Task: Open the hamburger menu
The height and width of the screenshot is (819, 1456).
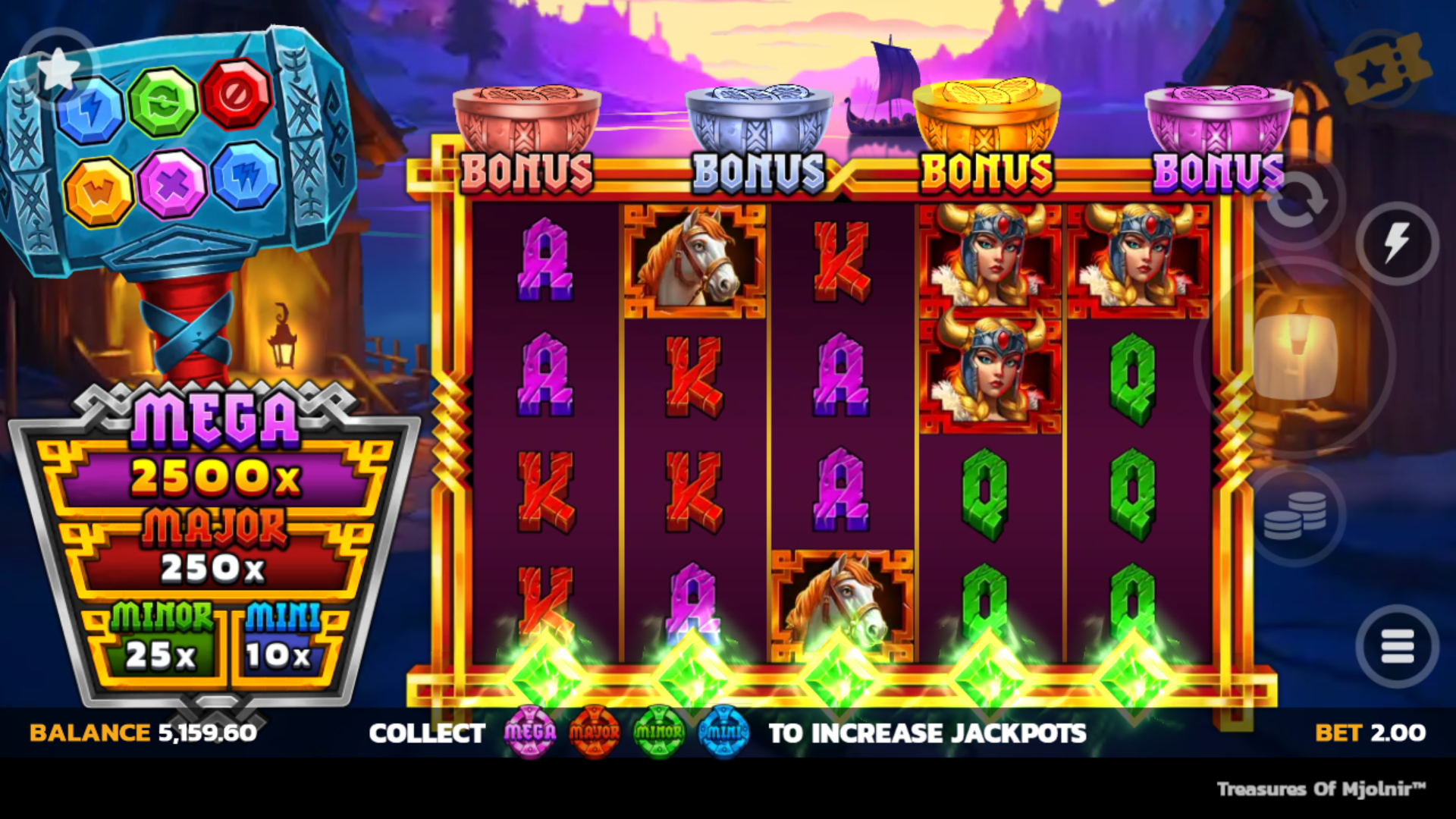Action: coord(1397,647)
